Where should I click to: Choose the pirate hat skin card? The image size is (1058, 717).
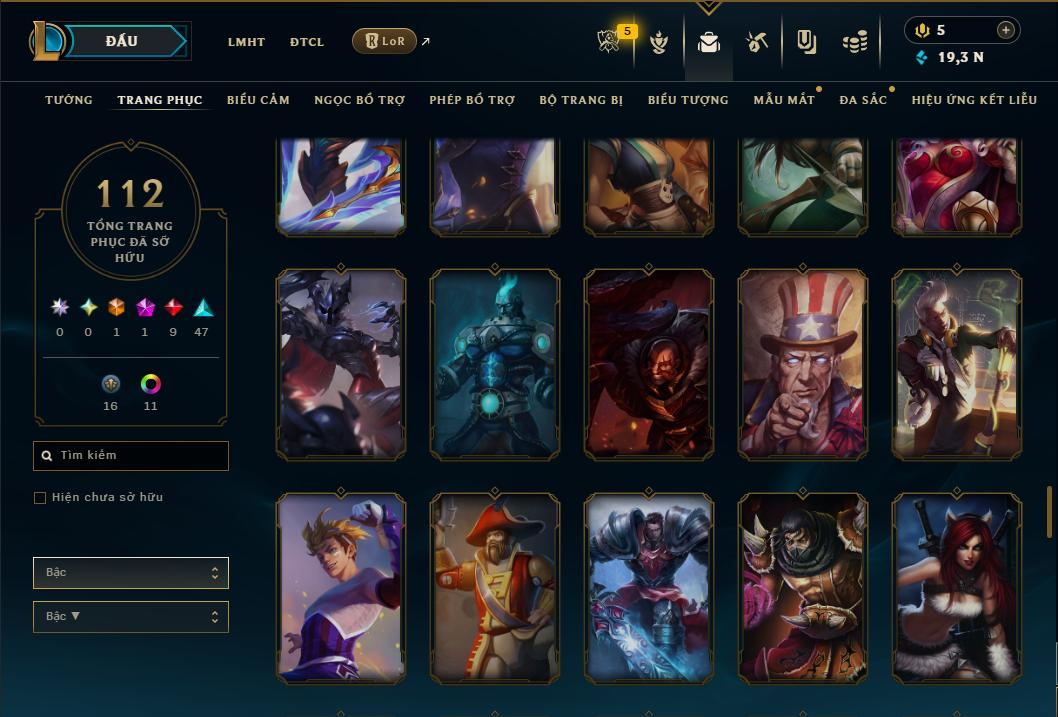tap(495, 588)
